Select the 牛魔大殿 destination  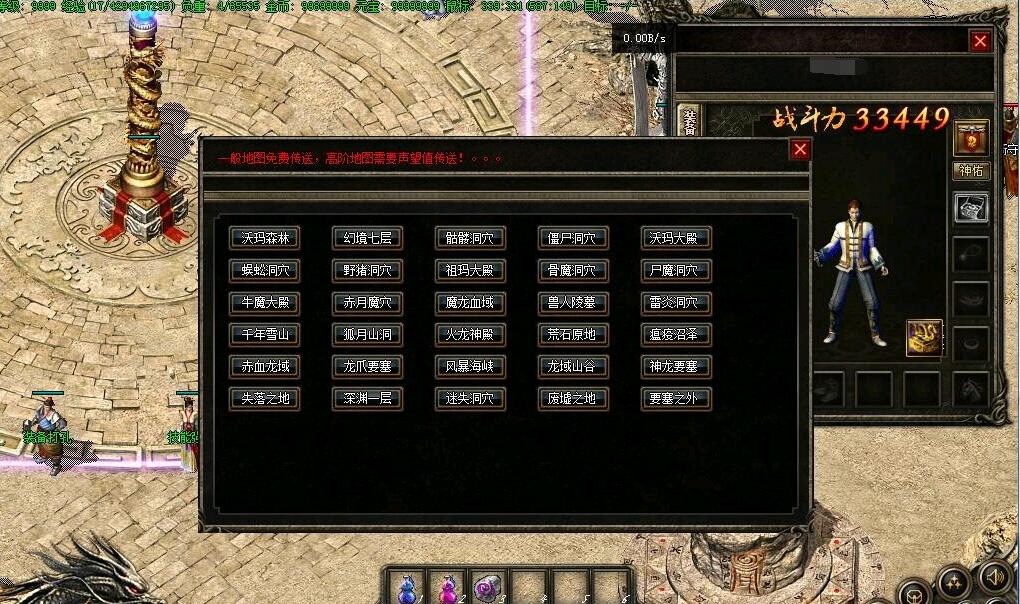[264, 302]
